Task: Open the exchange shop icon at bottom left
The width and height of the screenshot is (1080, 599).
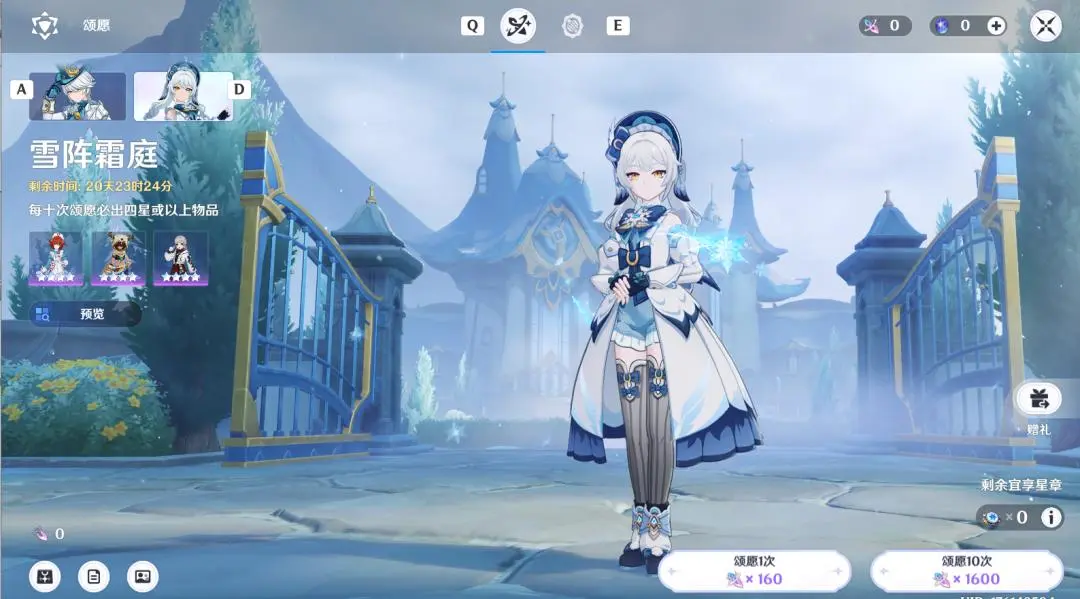Action: click(x=45, y=575)
